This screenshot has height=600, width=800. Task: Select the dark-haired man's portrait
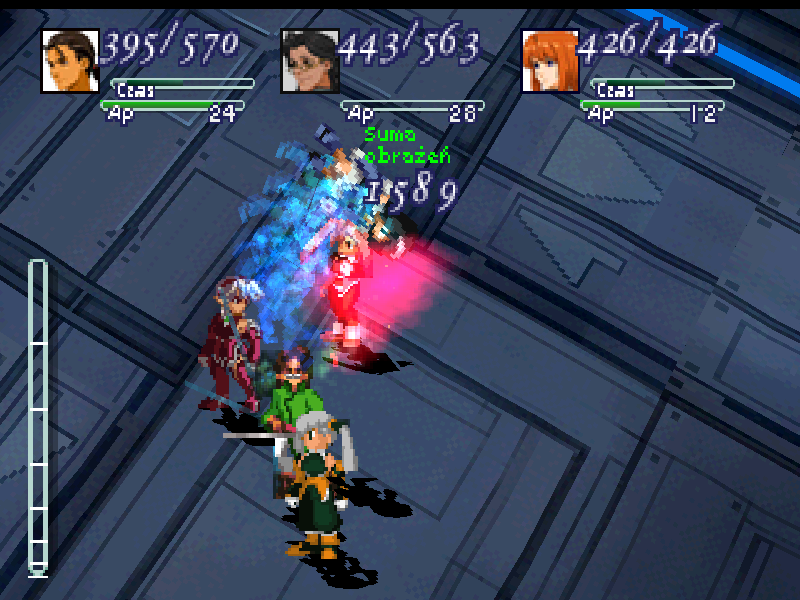point(70,61)
